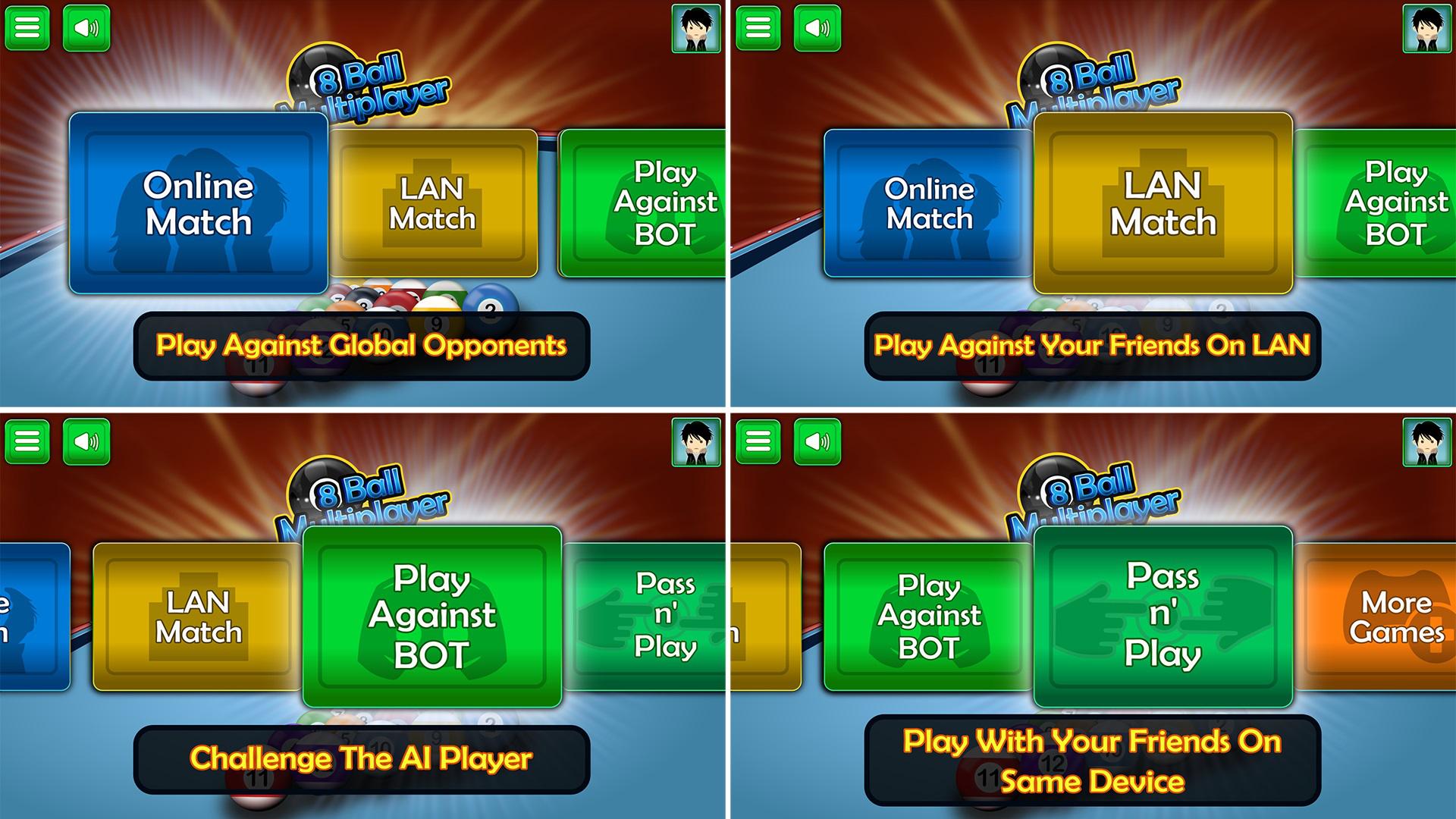Open the hamburger menu in top-left corner
1456x819 pixels.
[x=28, y=28]
